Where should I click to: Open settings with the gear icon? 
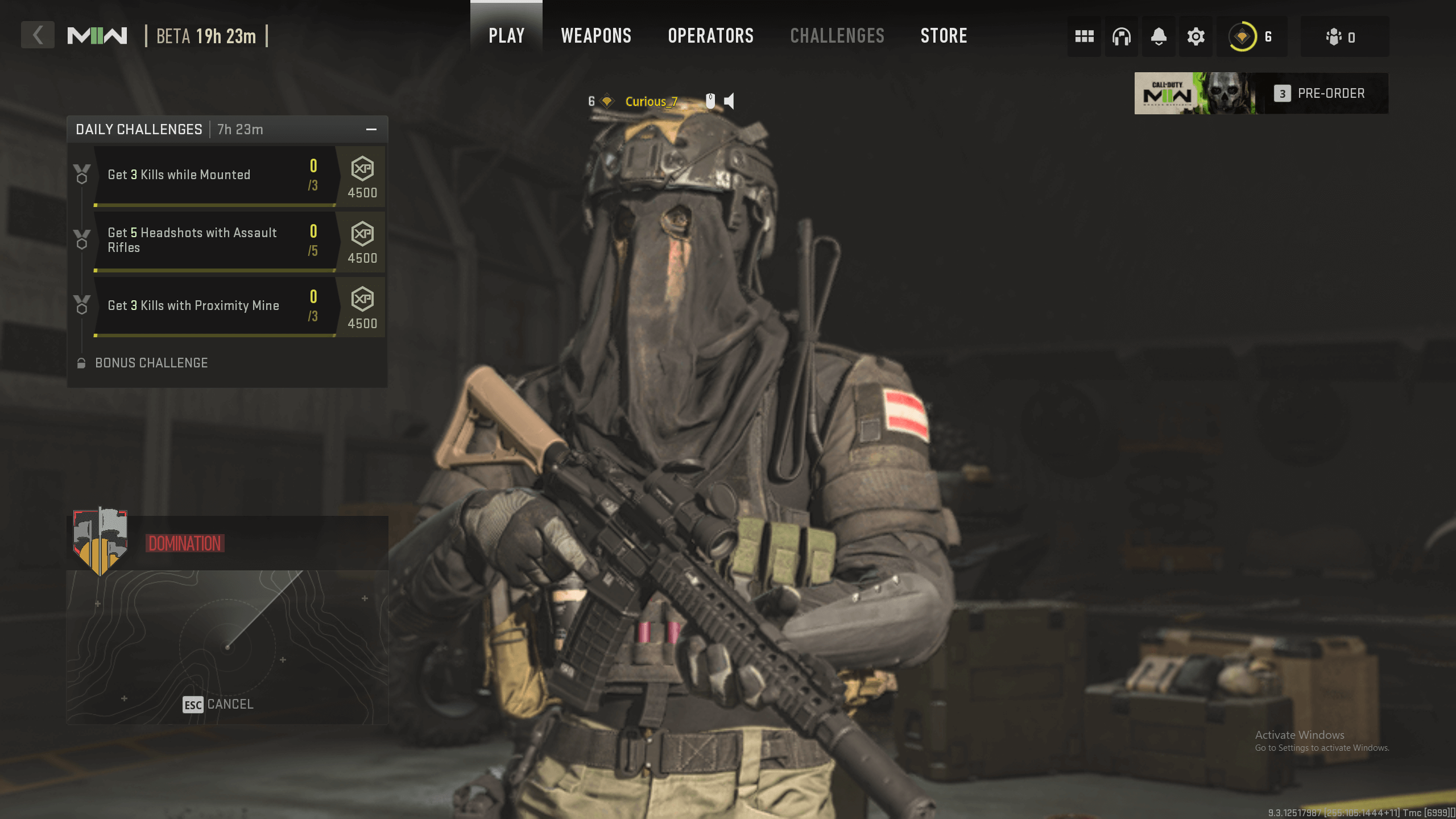tap(1196, 36)
